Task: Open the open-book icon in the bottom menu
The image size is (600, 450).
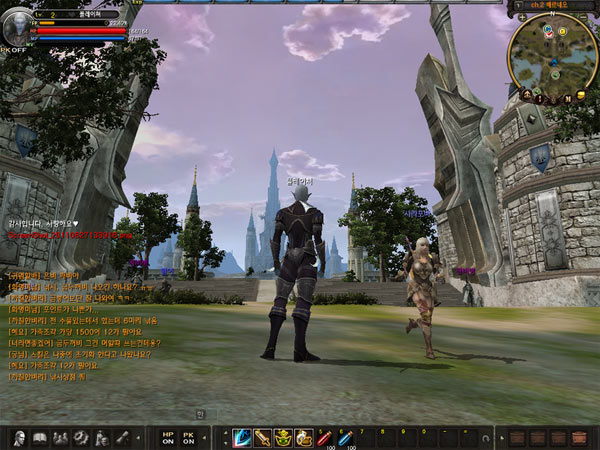Action: pyautogui.click(x=41, y=437)
